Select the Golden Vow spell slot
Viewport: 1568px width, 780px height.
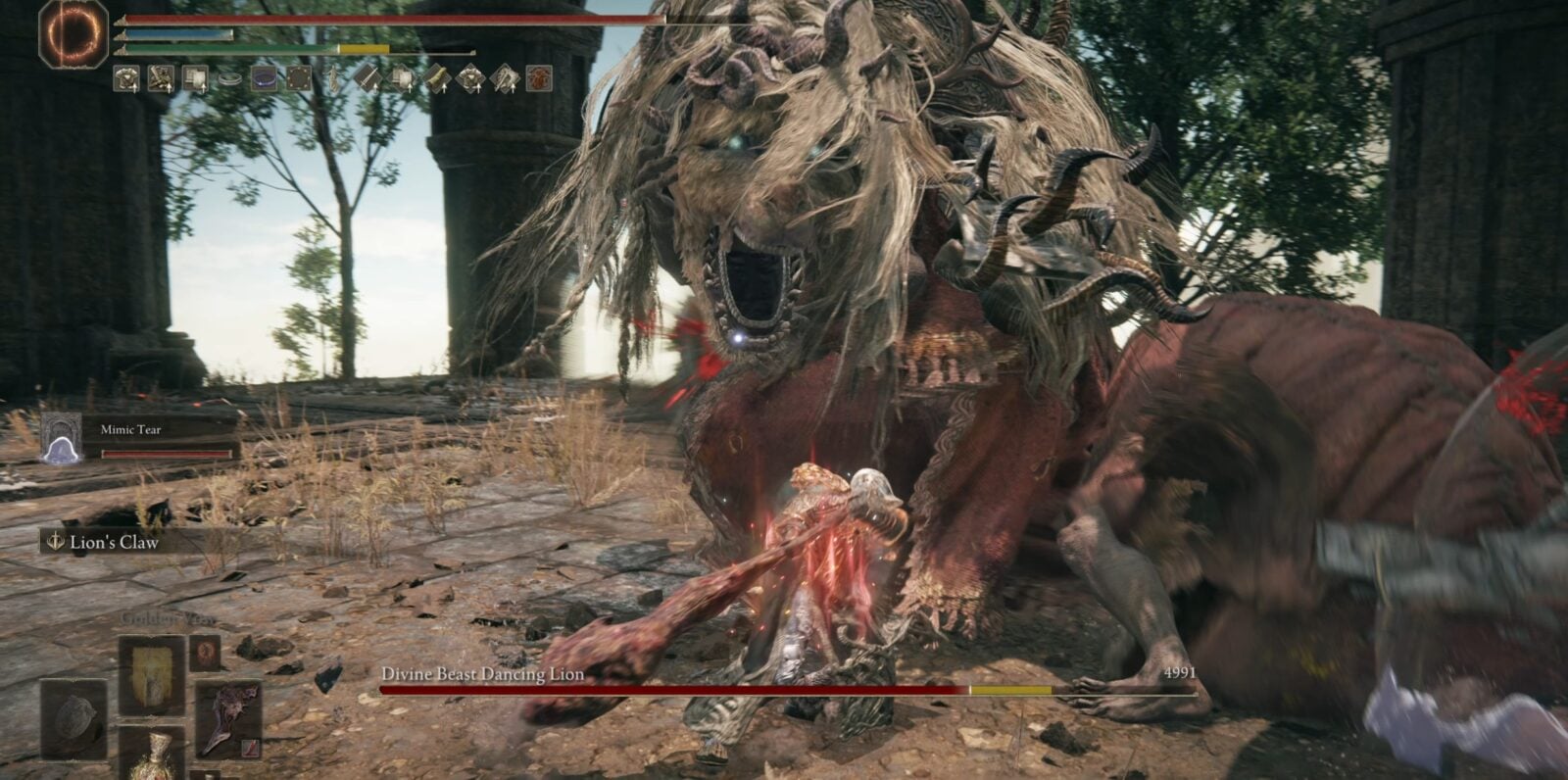pos(152,675)
